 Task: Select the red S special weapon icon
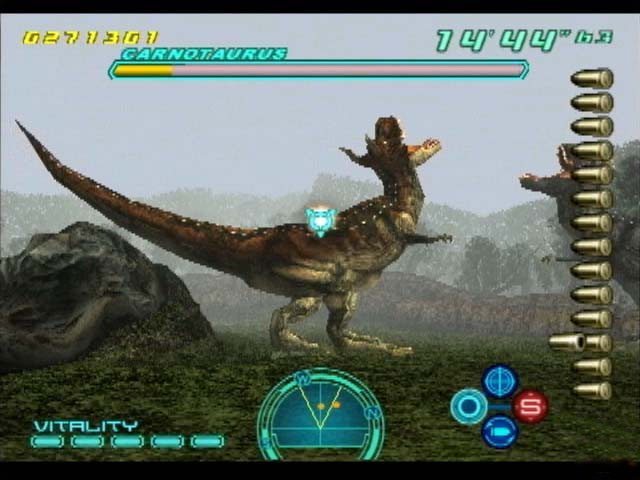(x=530, y=406)
